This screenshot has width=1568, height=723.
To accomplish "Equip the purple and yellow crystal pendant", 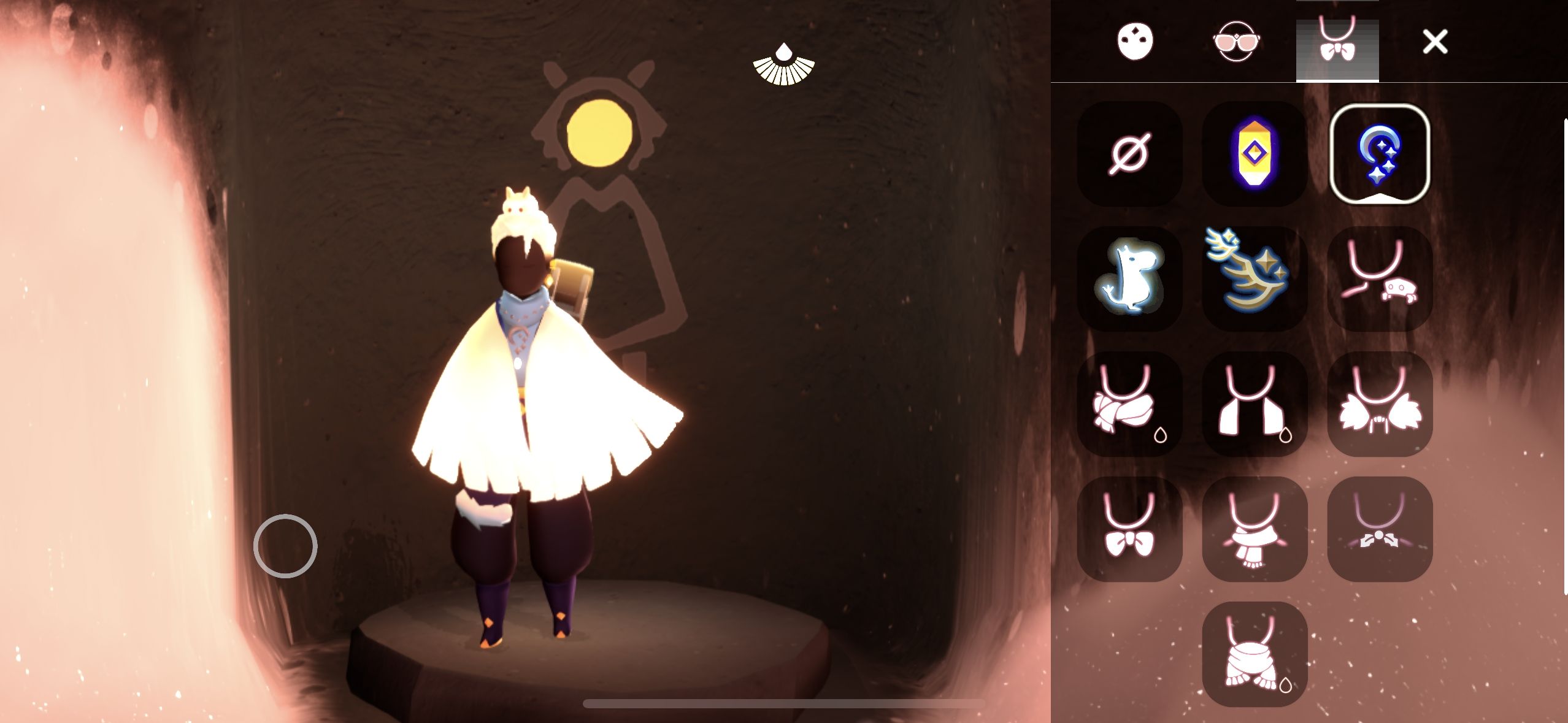I will pos(1255,154).
